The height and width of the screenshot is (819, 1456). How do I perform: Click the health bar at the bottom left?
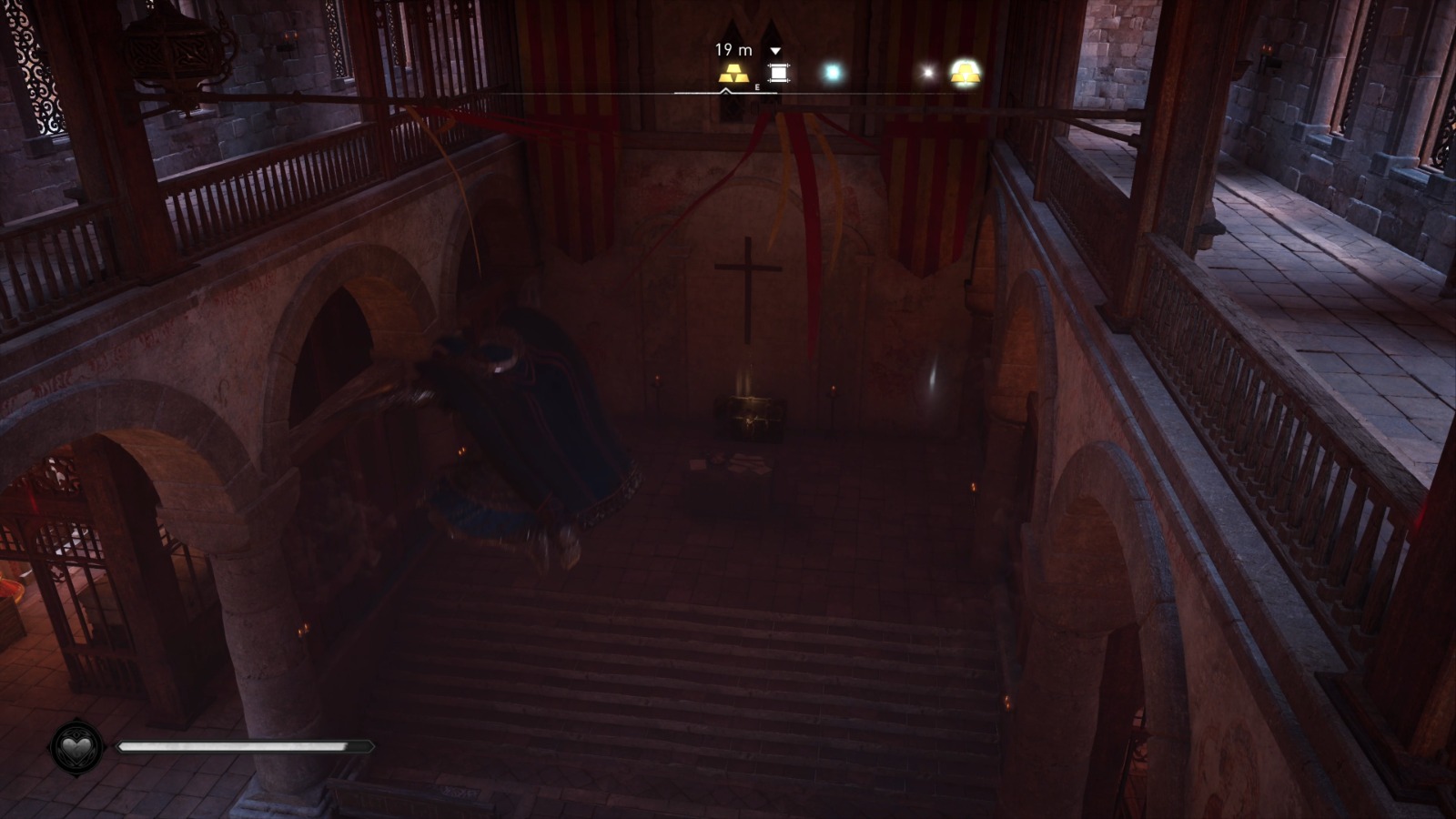pyautogui.click(x=246, y=746)
